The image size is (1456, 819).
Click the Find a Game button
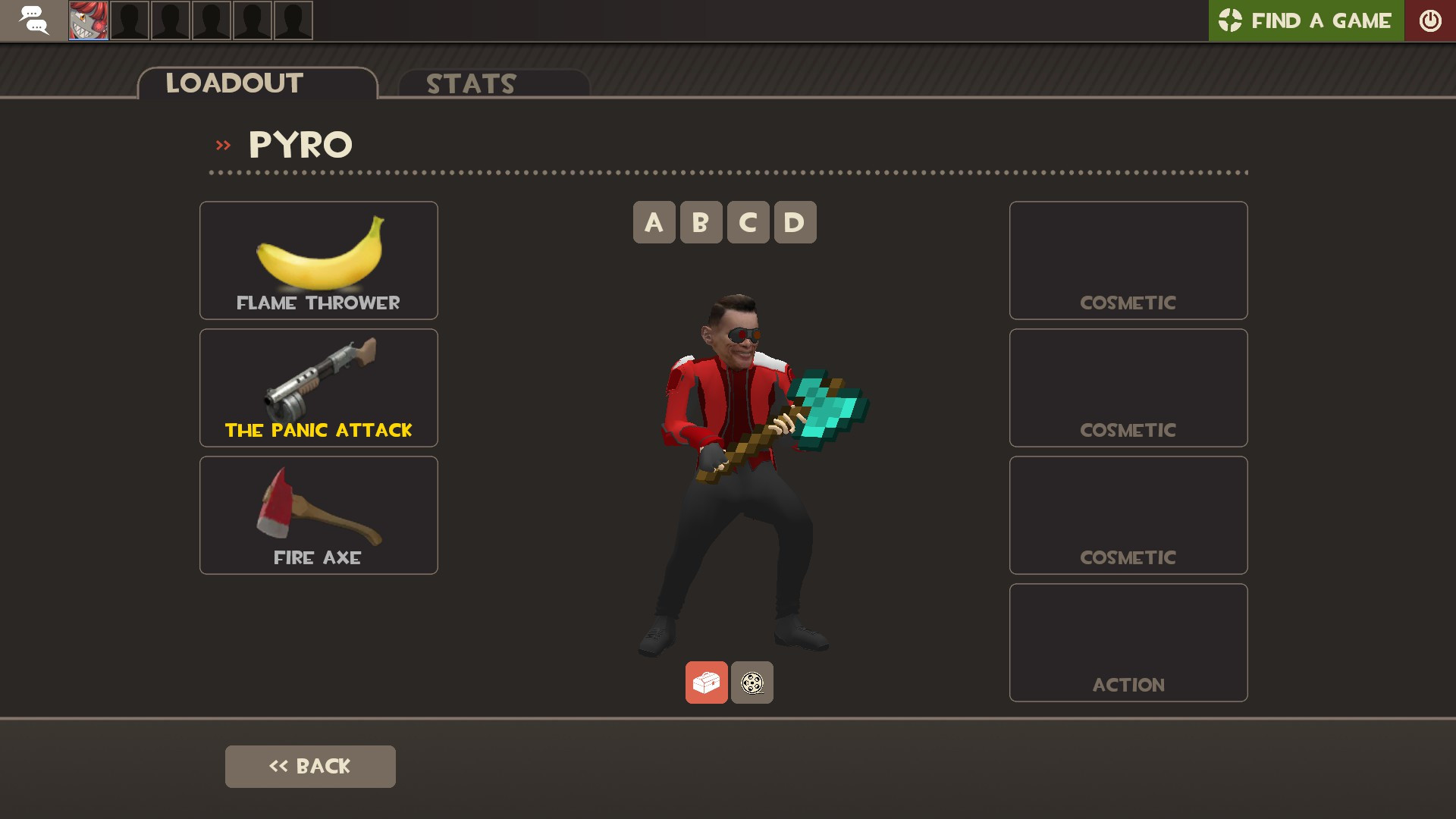point(1306,20)
